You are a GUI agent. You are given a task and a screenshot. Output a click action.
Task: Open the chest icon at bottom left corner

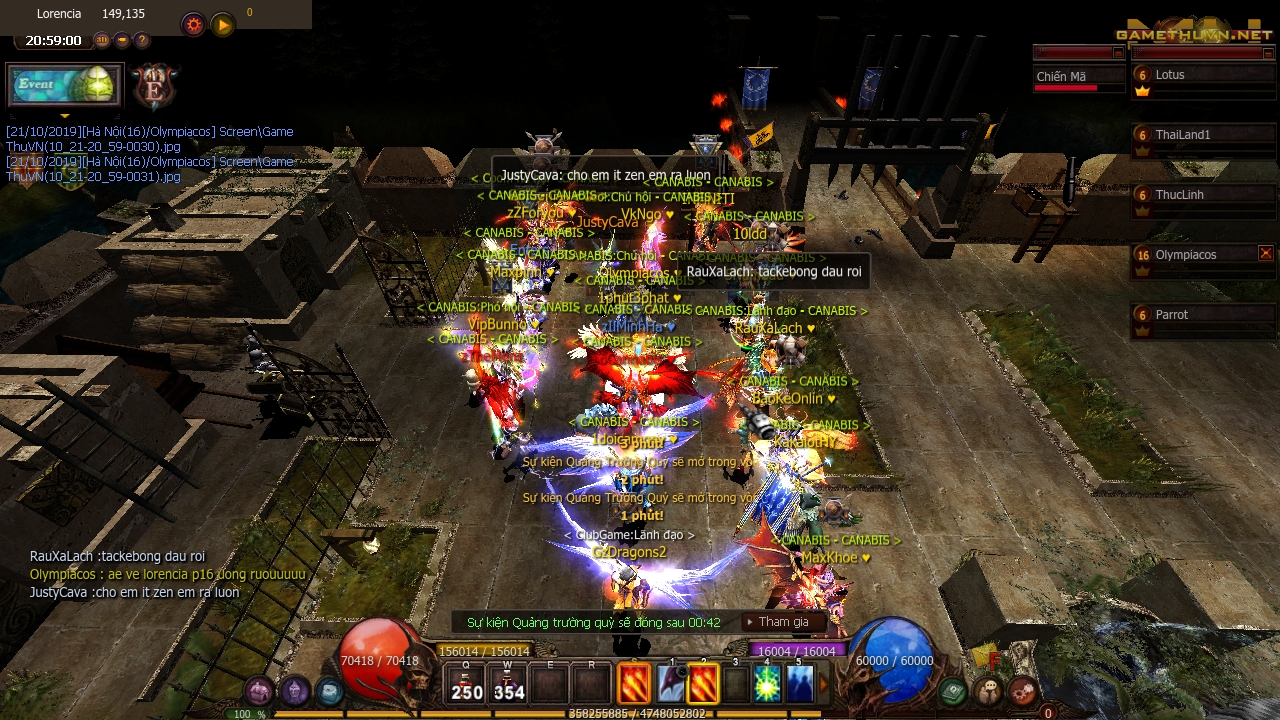[x=258, y=690]
